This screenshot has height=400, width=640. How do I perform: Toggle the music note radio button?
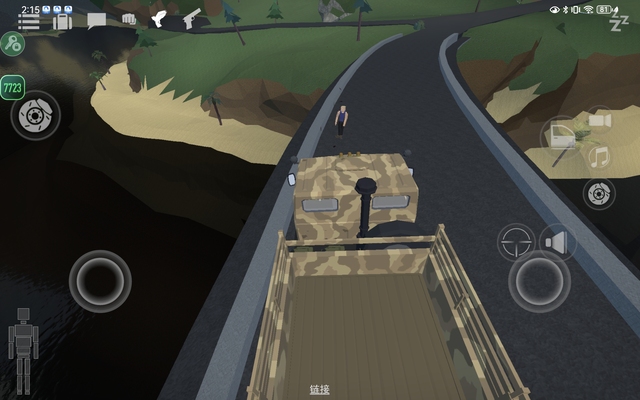[x=599, y=157]
